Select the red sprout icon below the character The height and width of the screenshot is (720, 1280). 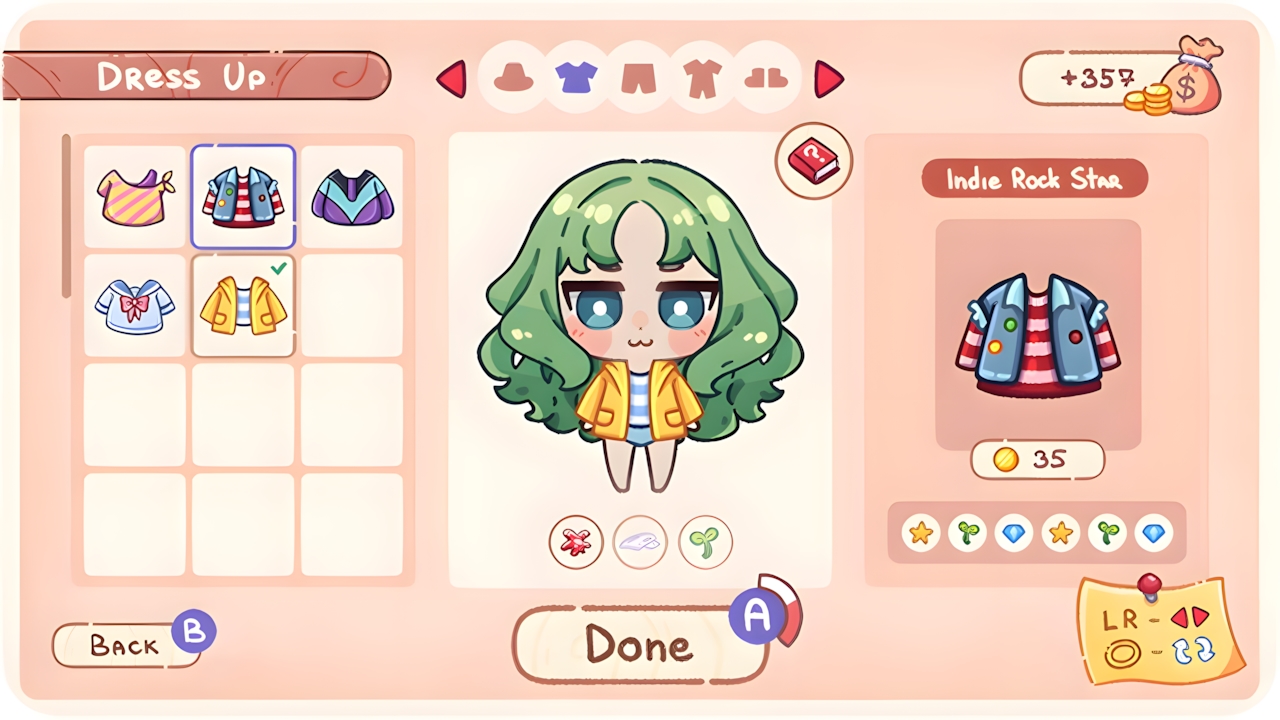click(575, 541)
